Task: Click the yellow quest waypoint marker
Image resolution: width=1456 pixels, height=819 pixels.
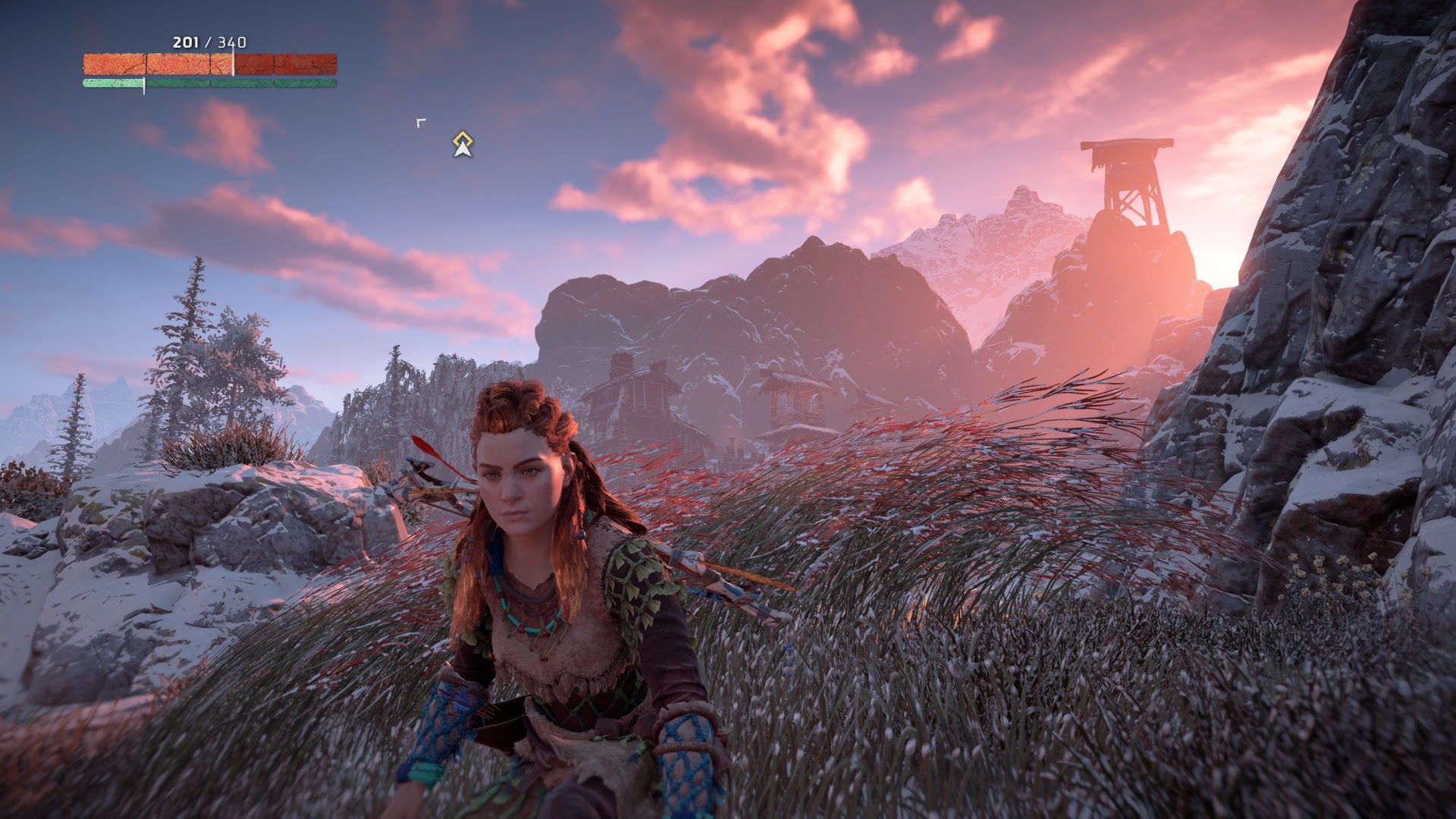Action: click(462, 143)
